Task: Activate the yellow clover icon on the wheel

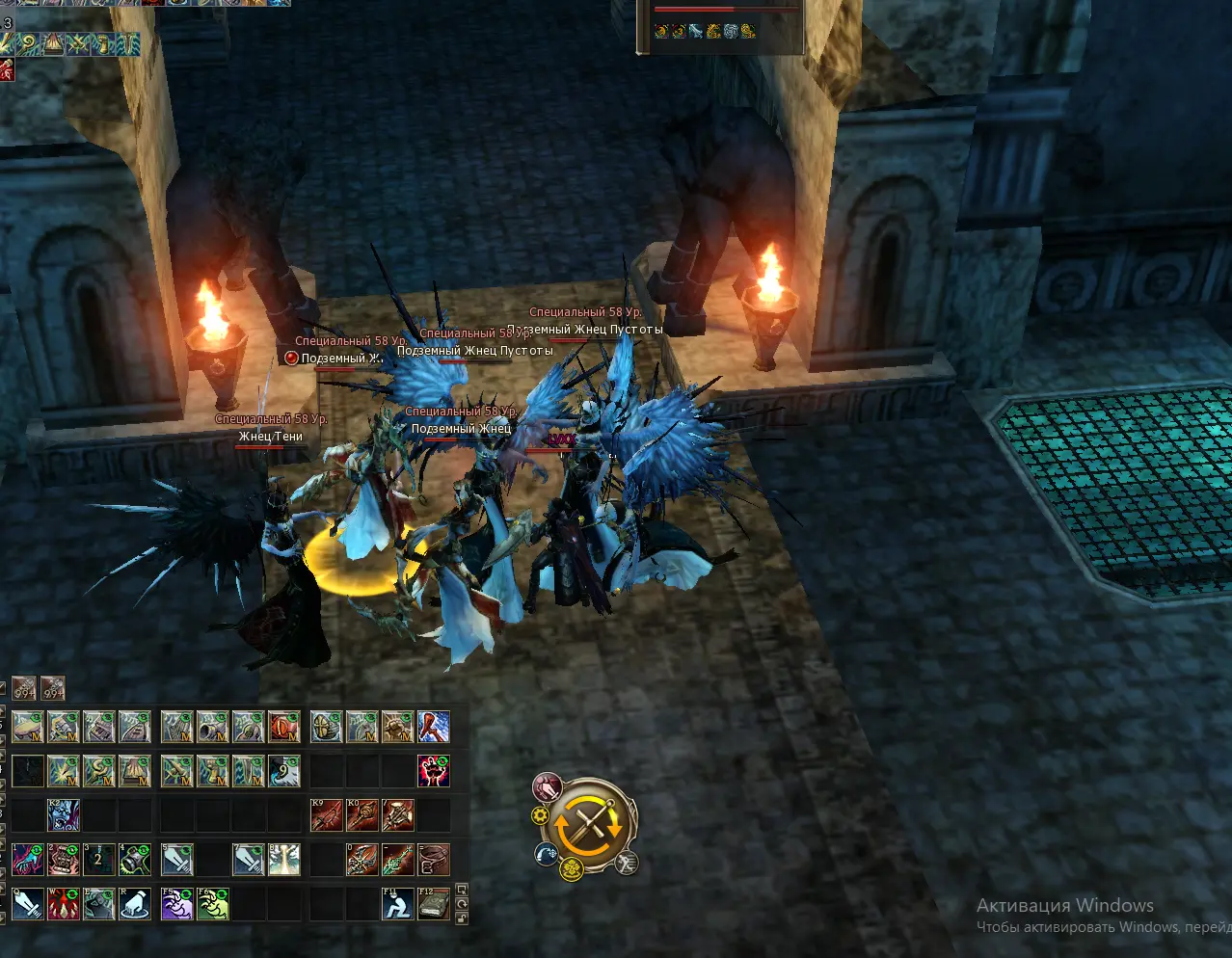Action: (x=572, y=870)
